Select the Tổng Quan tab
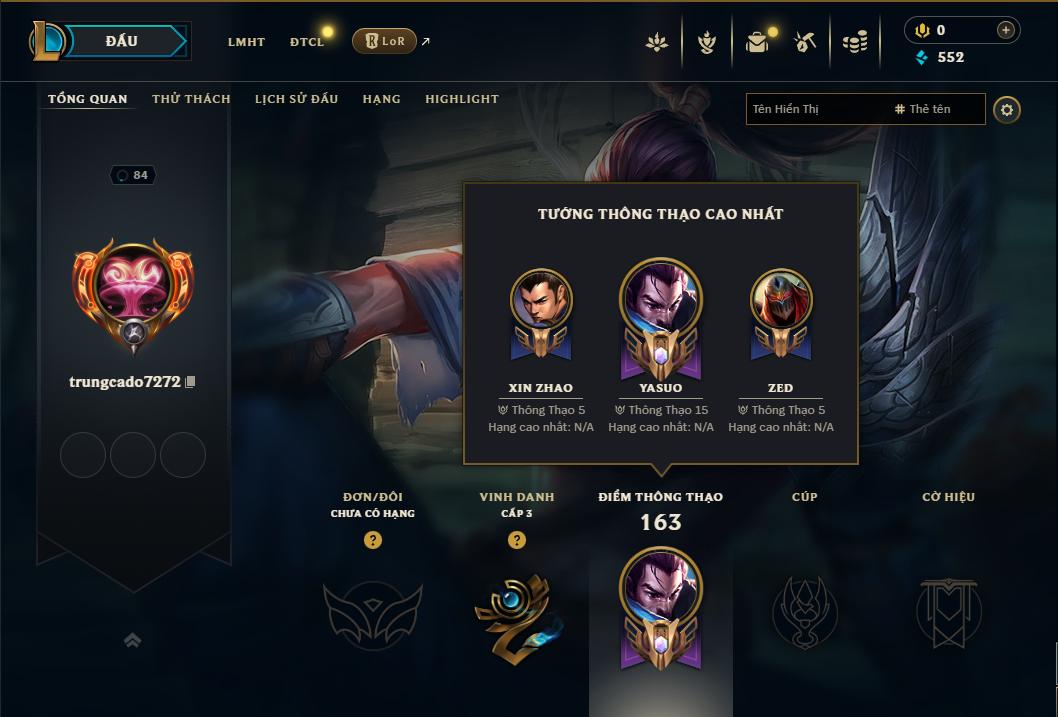The image size is (1058, 717). pos(88,99)
